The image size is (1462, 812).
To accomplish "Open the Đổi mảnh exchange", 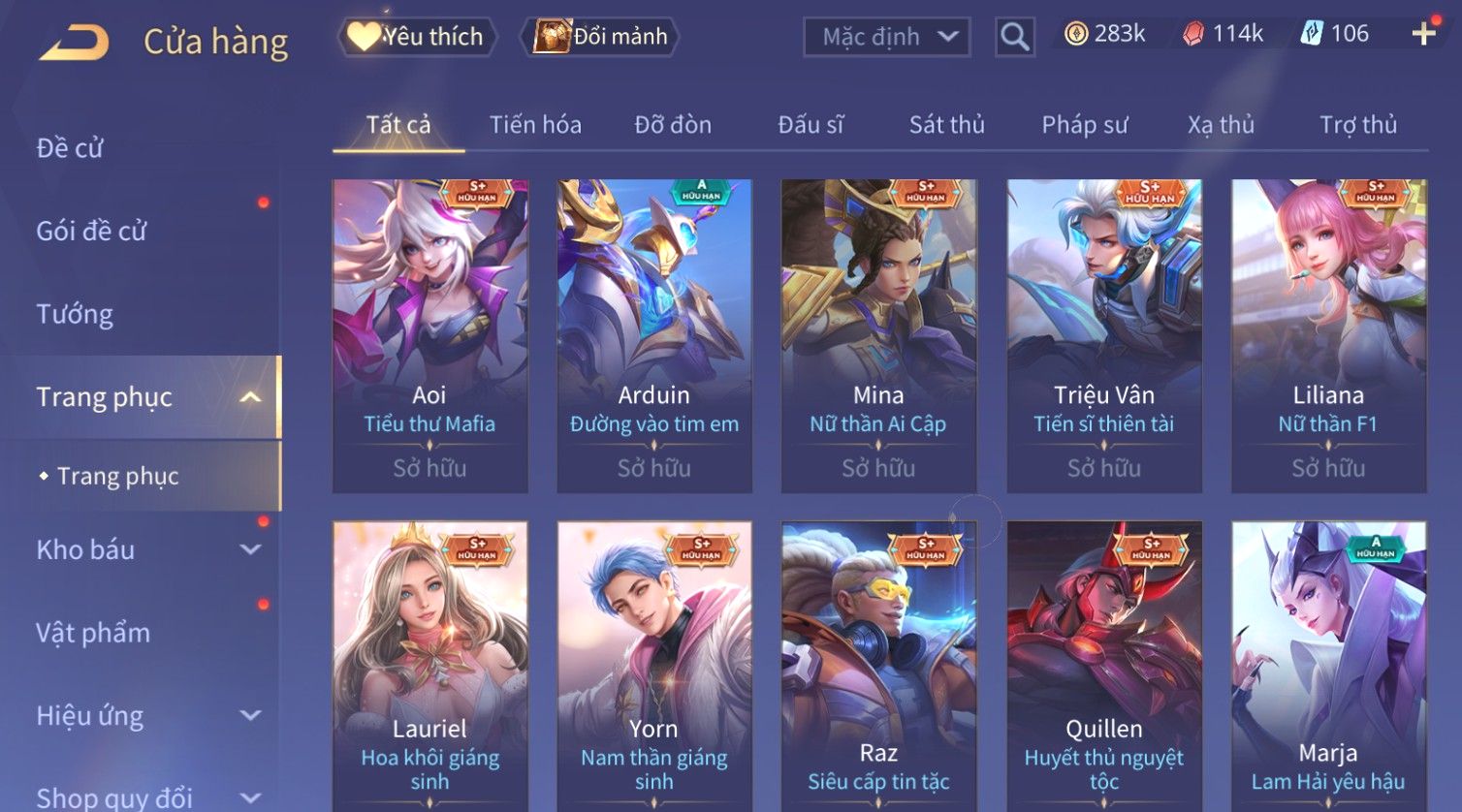I will pyautogui.click(x=601, y=37).
